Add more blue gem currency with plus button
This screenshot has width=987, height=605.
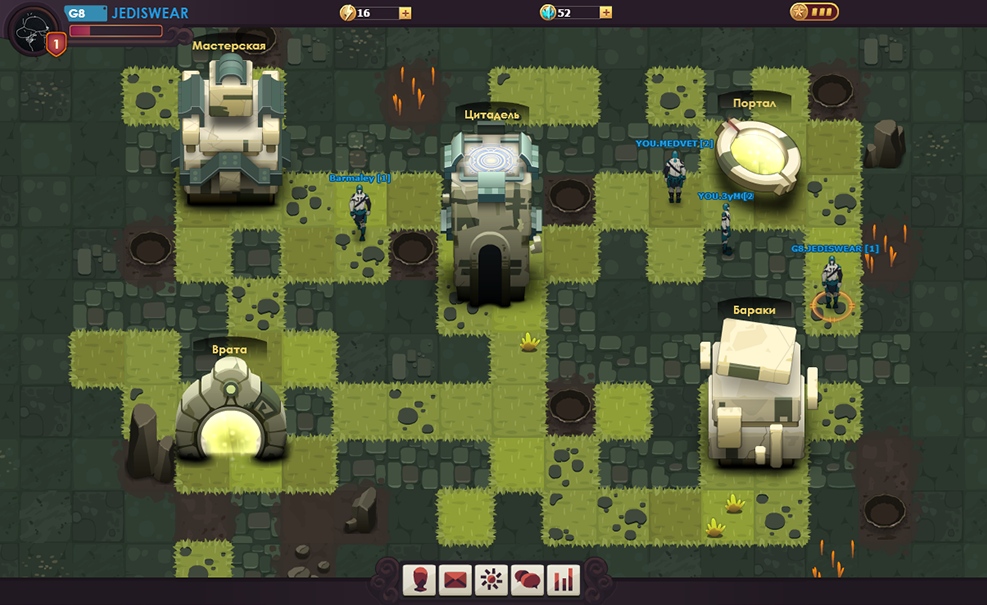point(606,13)
